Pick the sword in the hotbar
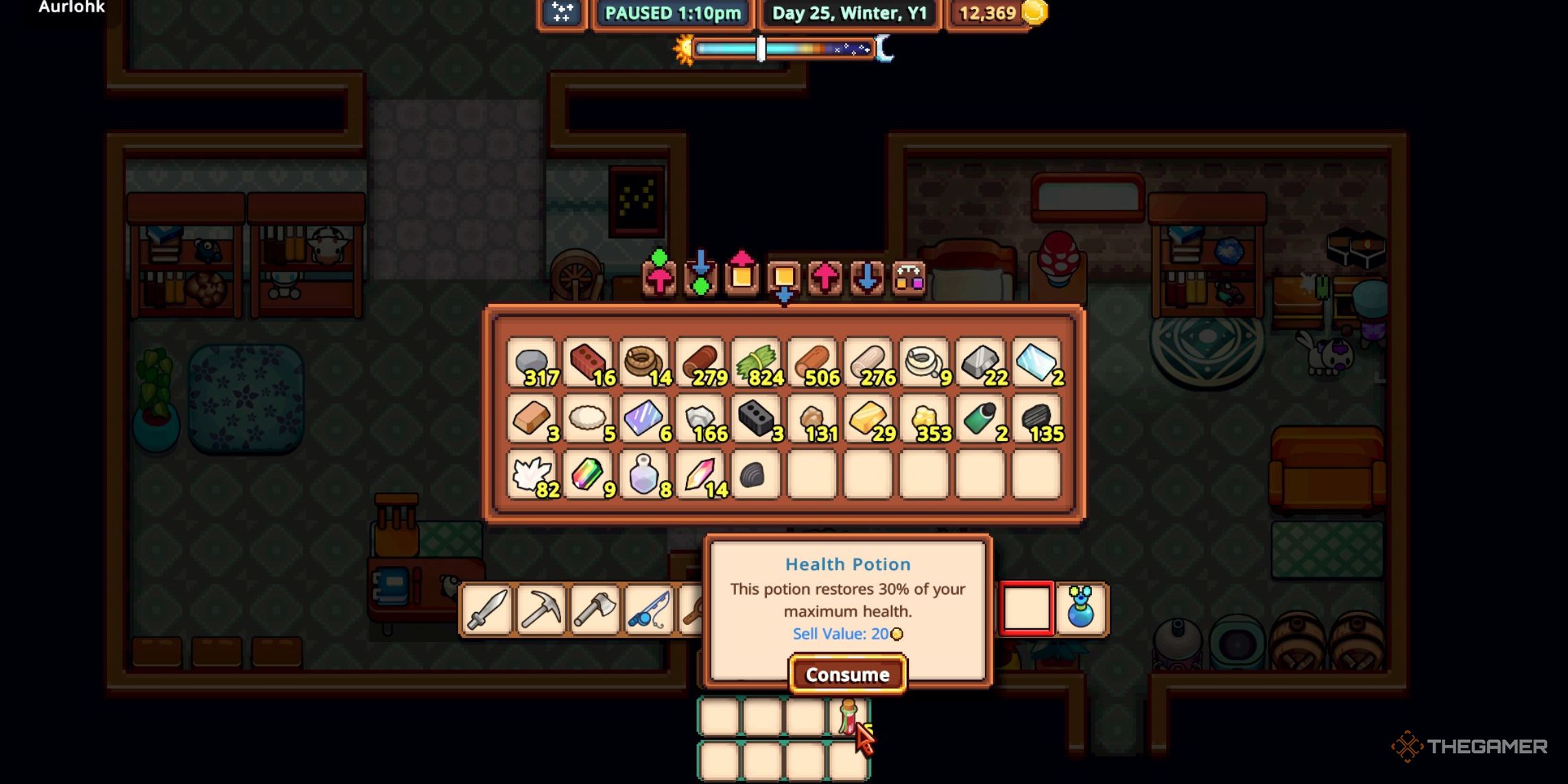Screen dimensions: 1568x784 [487, 609]
